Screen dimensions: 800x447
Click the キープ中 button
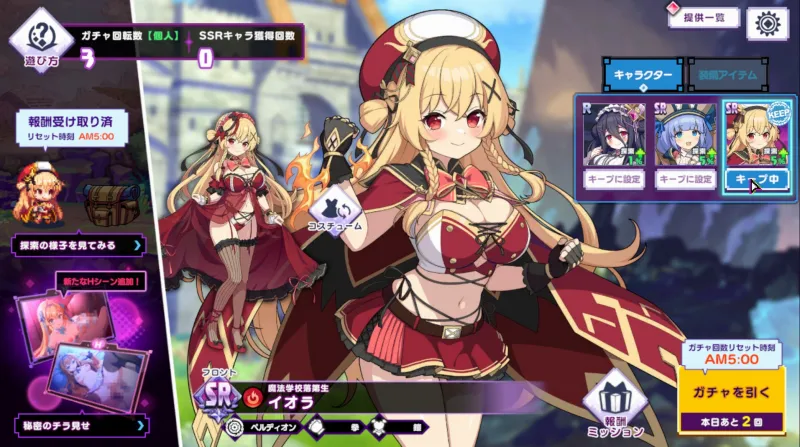click(x=756, y=179)
